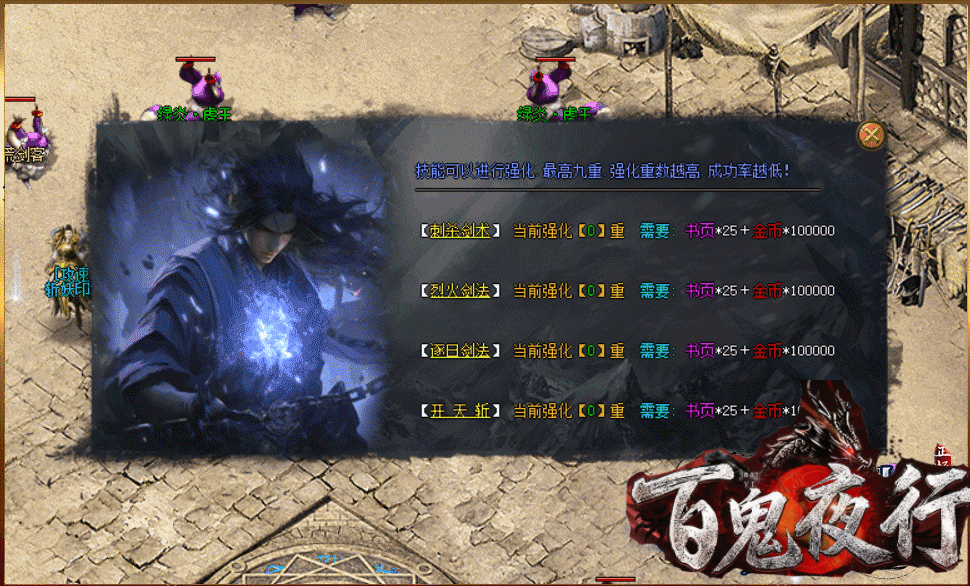Choose the 烈火剑法 skill to enhance
The image size is (970, 586).
(460, 291)
